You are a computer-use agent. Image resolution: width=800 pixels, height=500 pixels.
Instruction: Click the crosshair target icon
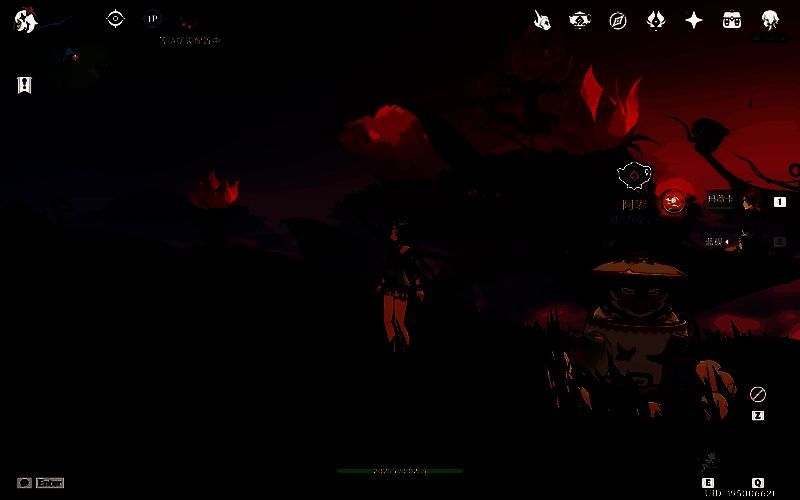click(x=116, y=18)
